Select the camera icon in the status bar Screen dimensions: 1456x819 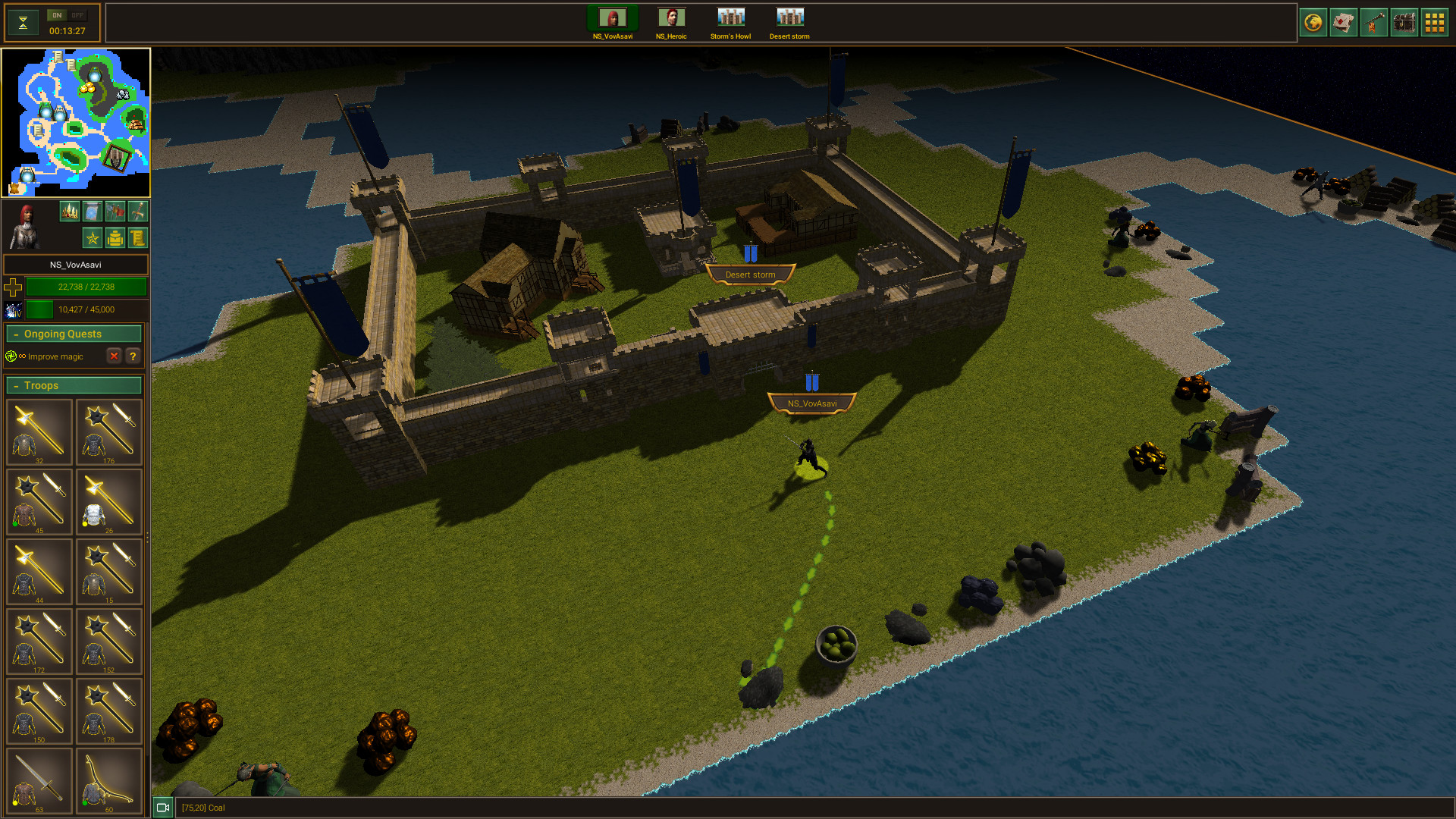[162, 808]
